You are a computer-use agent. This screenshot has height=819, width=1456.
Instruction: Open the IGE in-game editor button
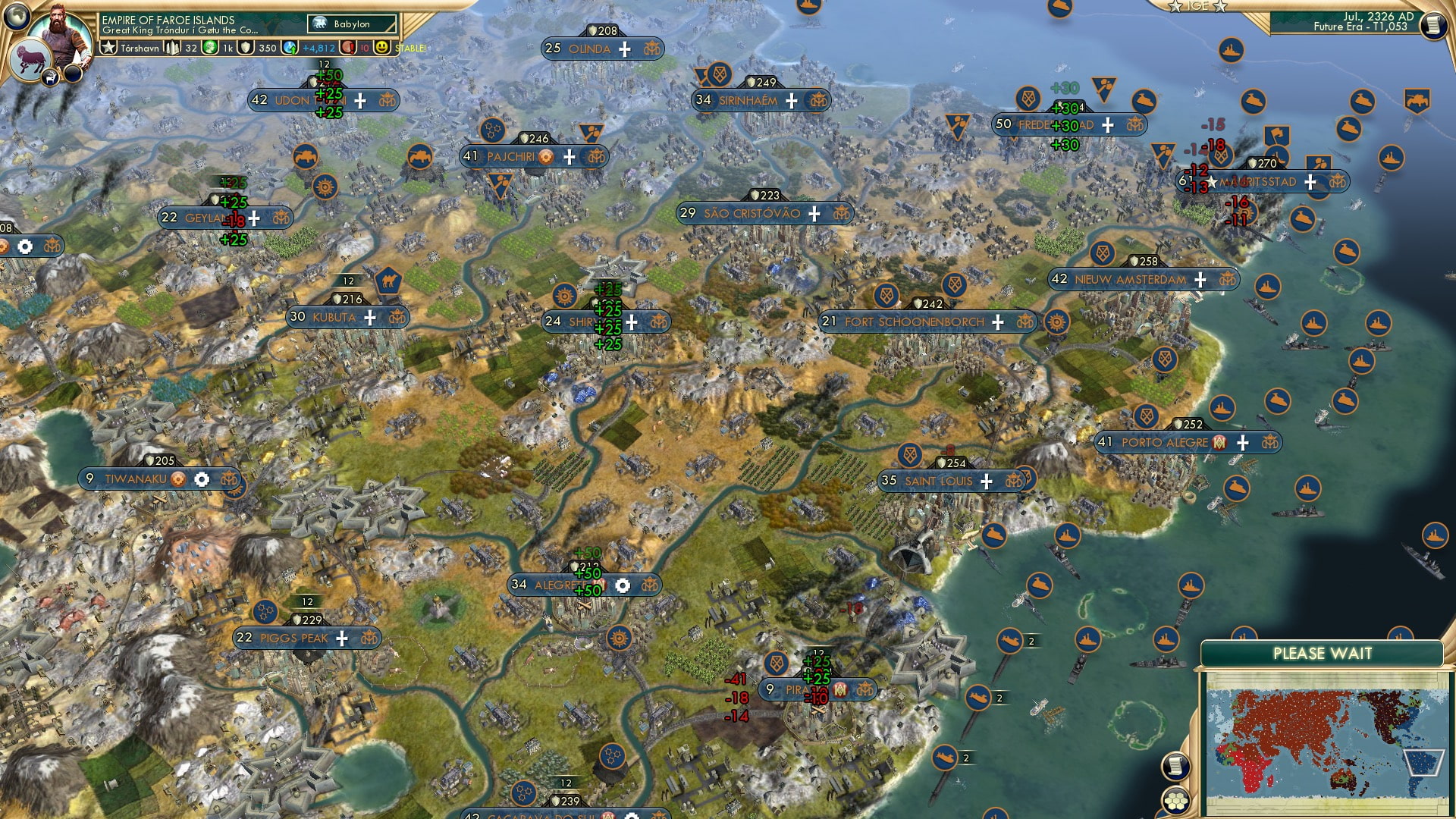click(1197, 6)
